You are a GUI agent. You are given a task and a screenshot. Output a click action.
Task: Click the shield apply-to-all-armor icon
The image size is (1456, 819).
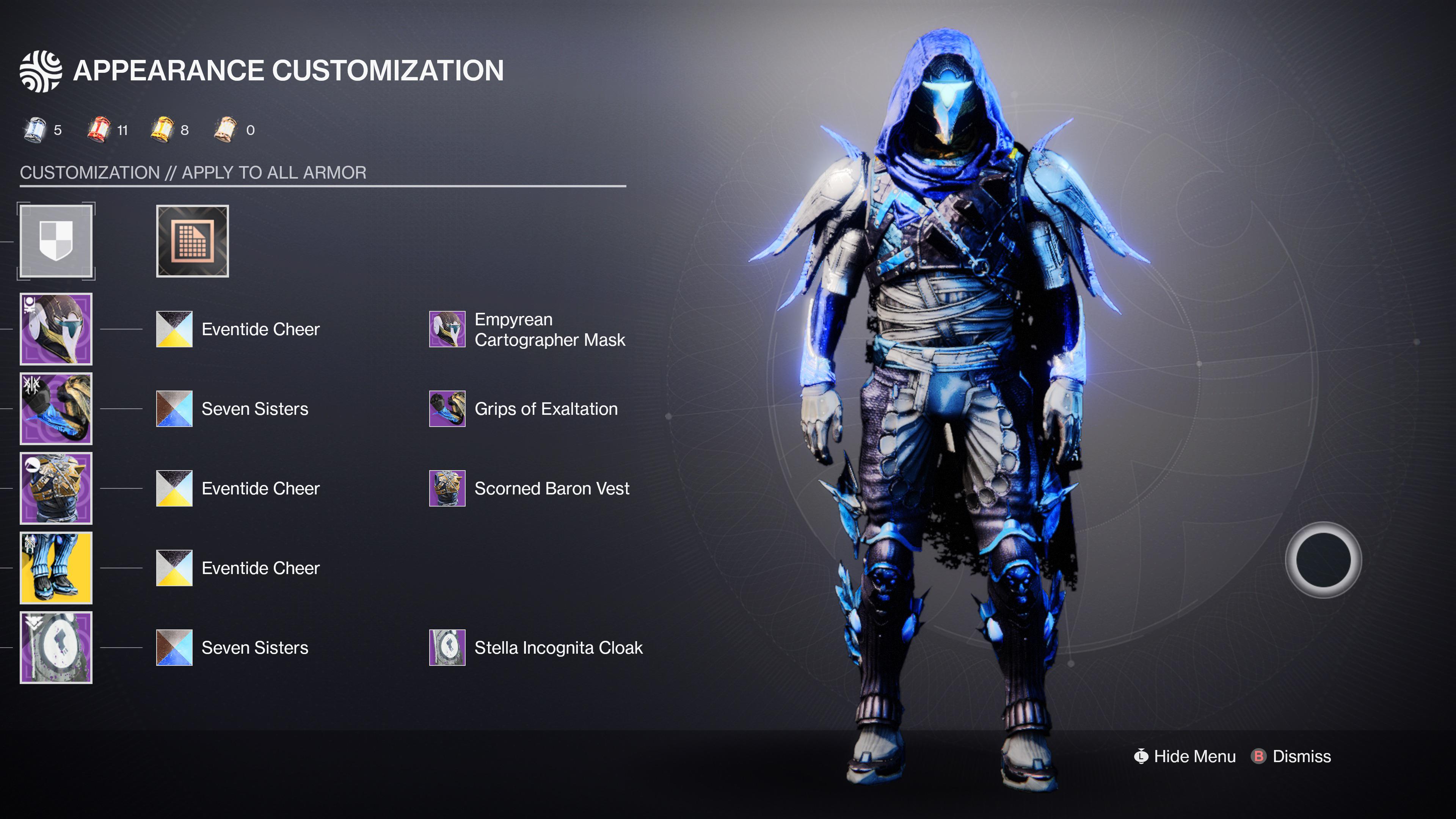click(x=56, y=243)
